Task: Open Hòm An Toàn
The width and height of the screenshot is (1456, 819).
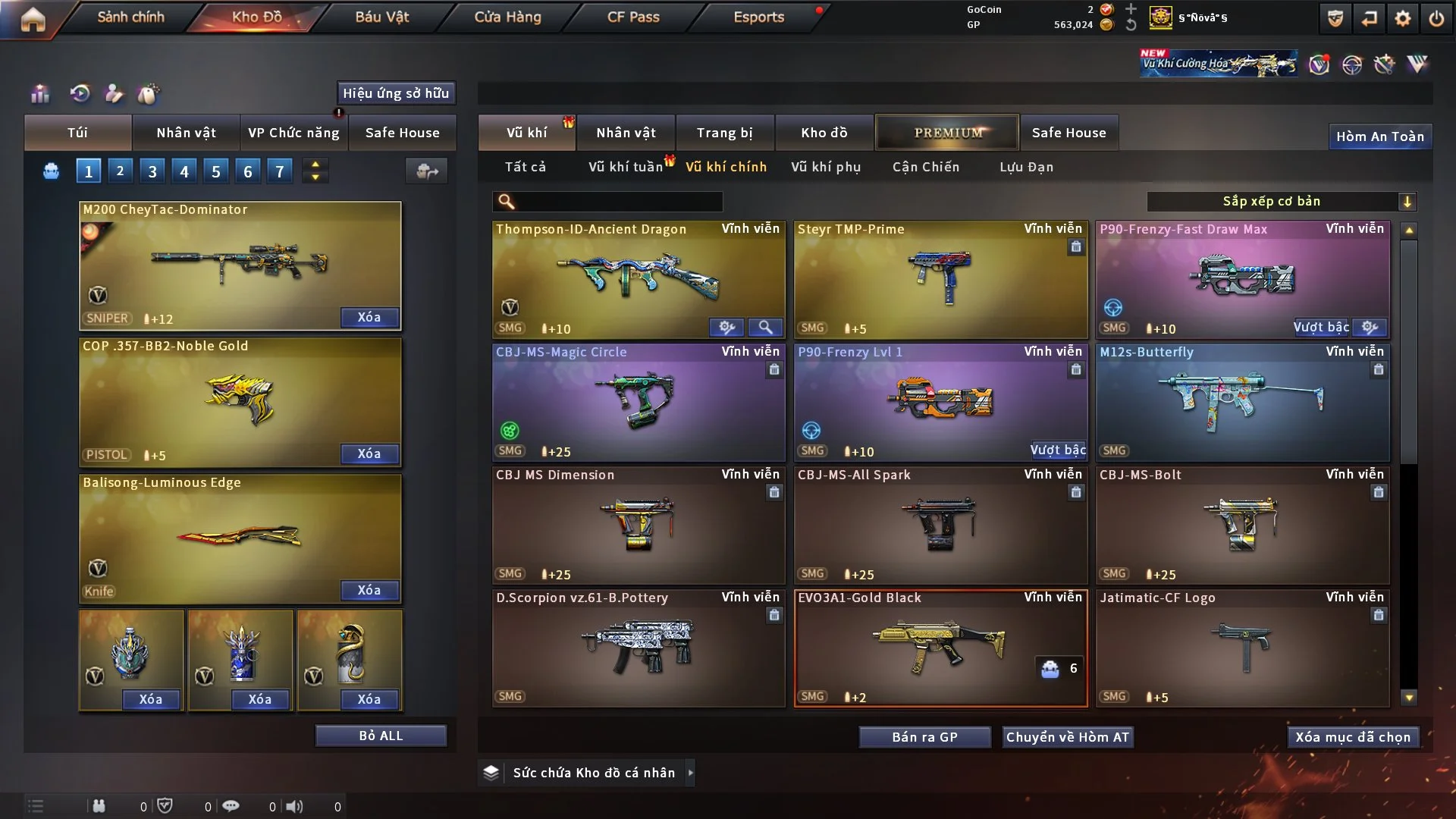Action: (1379, 136)
